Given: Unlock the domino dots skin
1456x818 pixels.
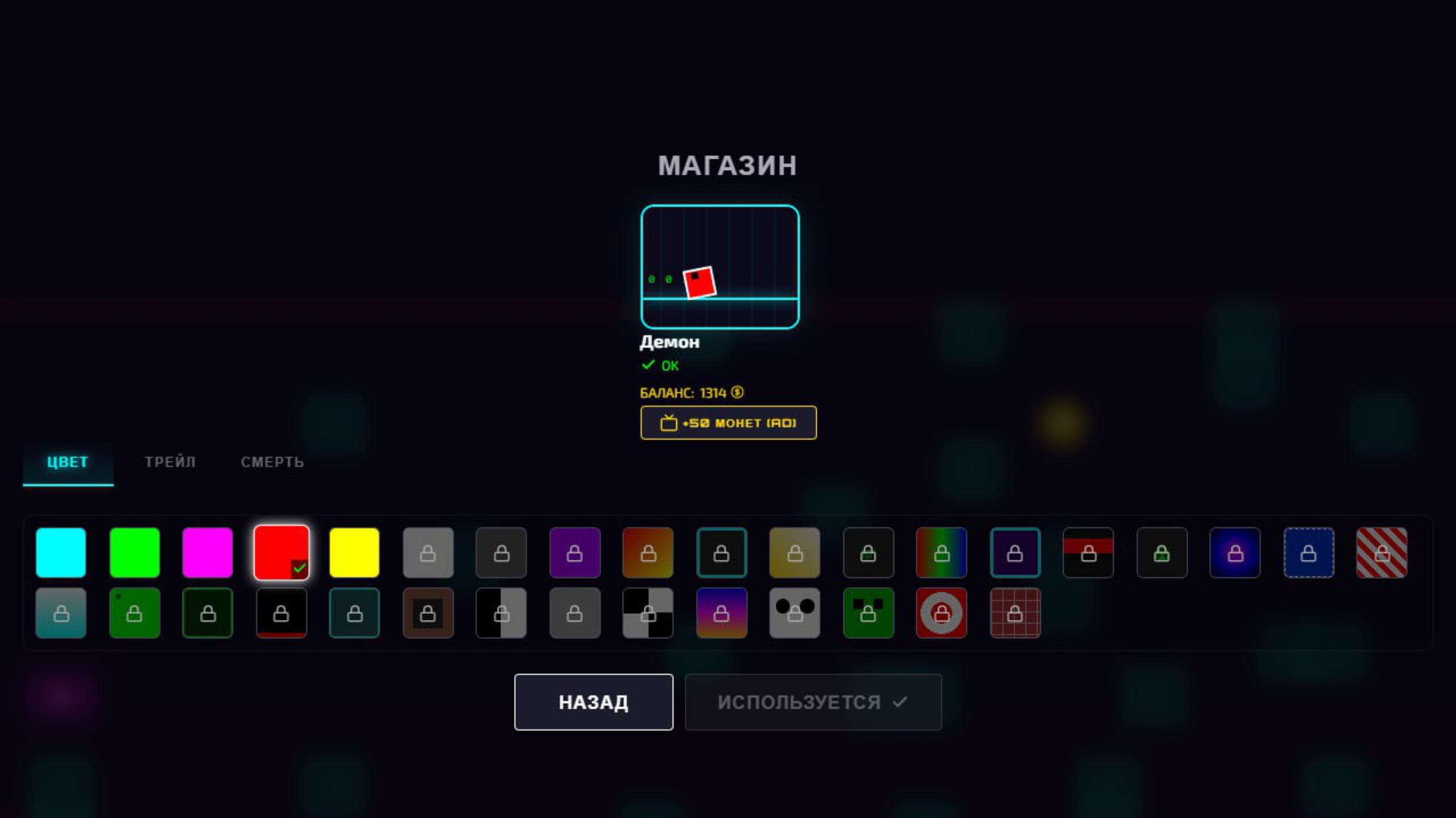Looking at the screenshot, I should 794,613.
